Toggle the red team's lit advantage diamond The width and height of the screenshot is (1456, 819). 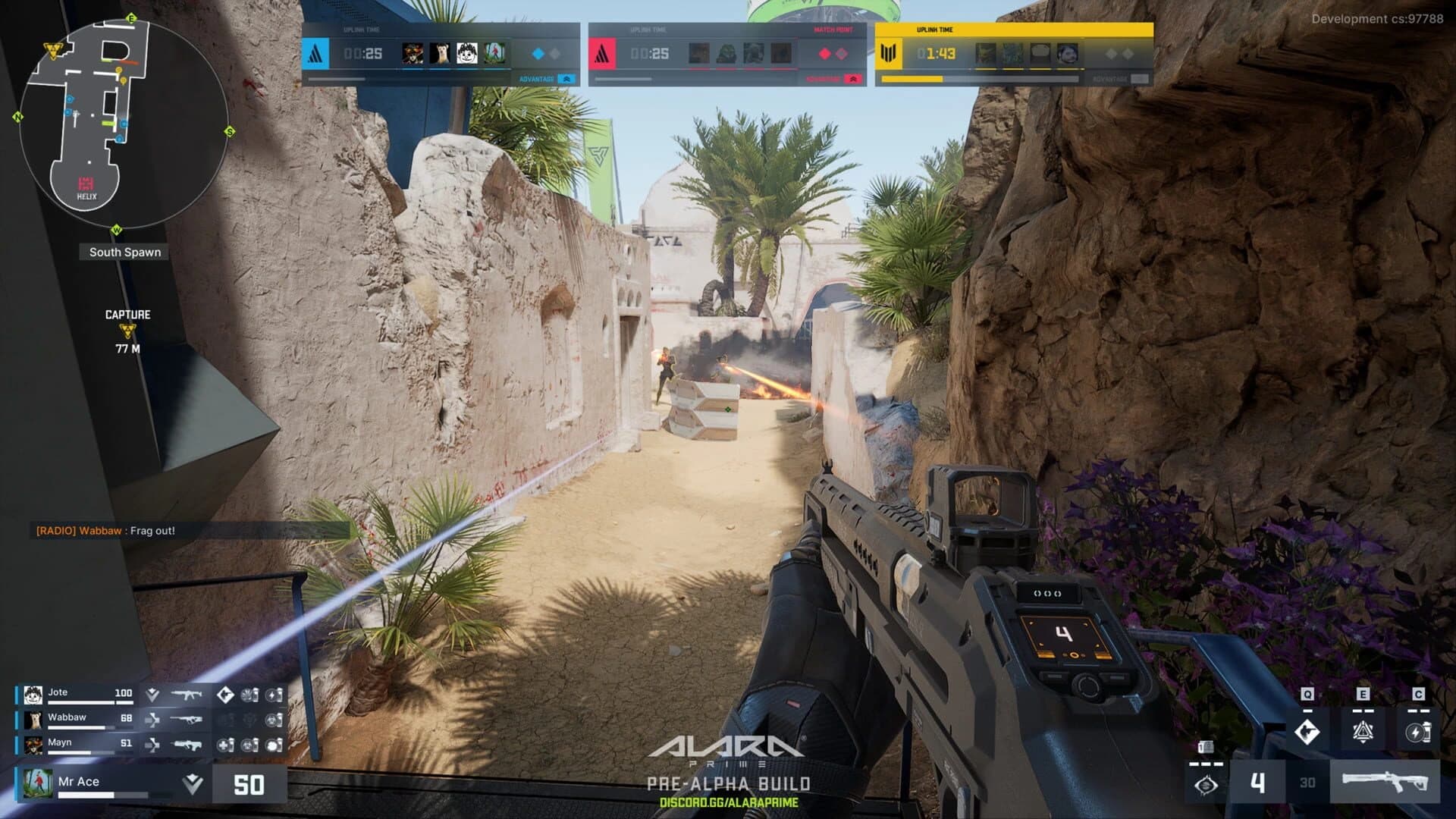pyautogui.click(x=824, y=52)
